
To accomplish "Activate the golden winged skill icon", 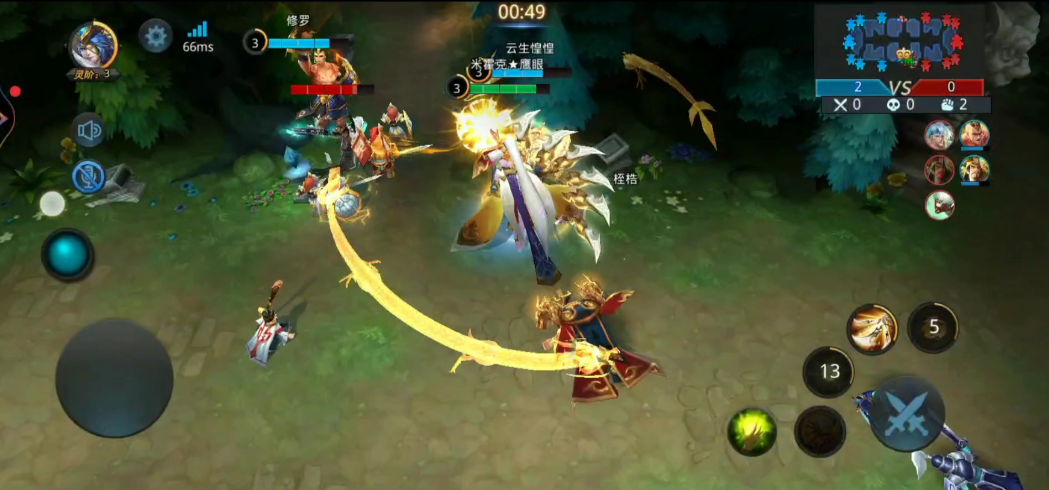I will point(872,328).
